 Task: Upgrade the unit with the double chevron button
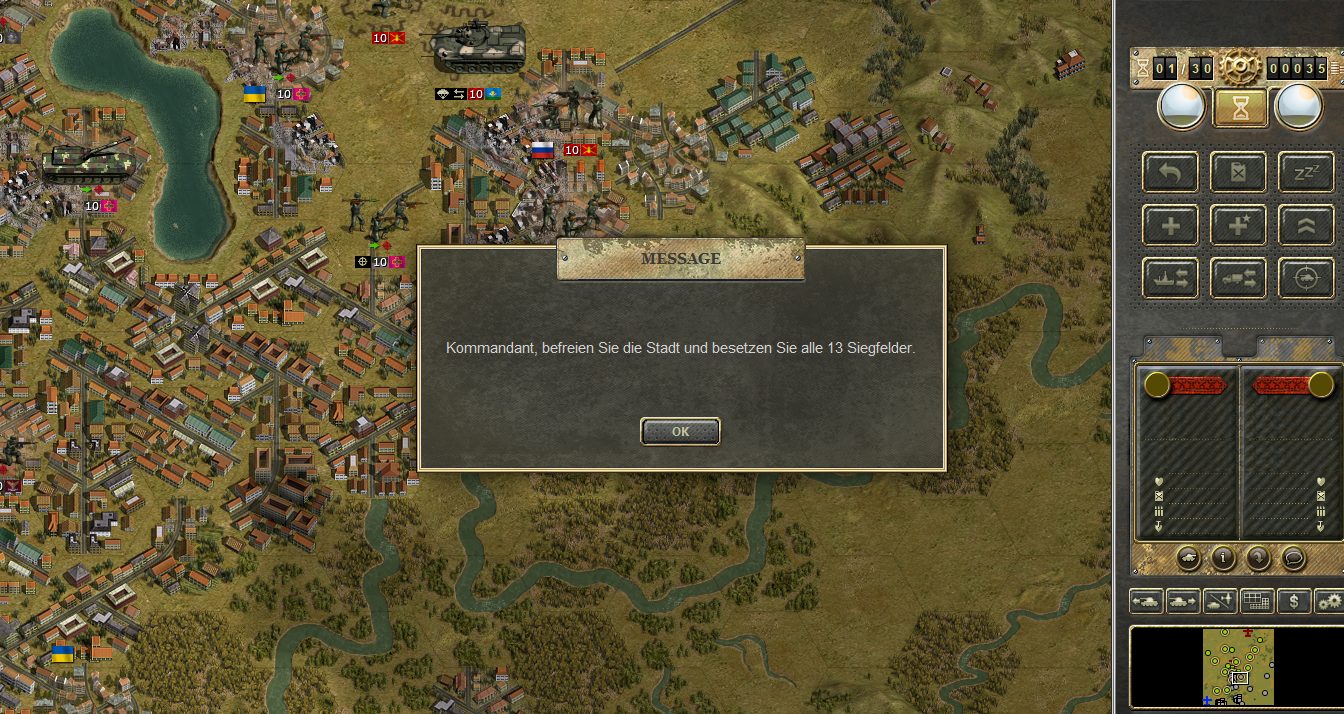1306,225
